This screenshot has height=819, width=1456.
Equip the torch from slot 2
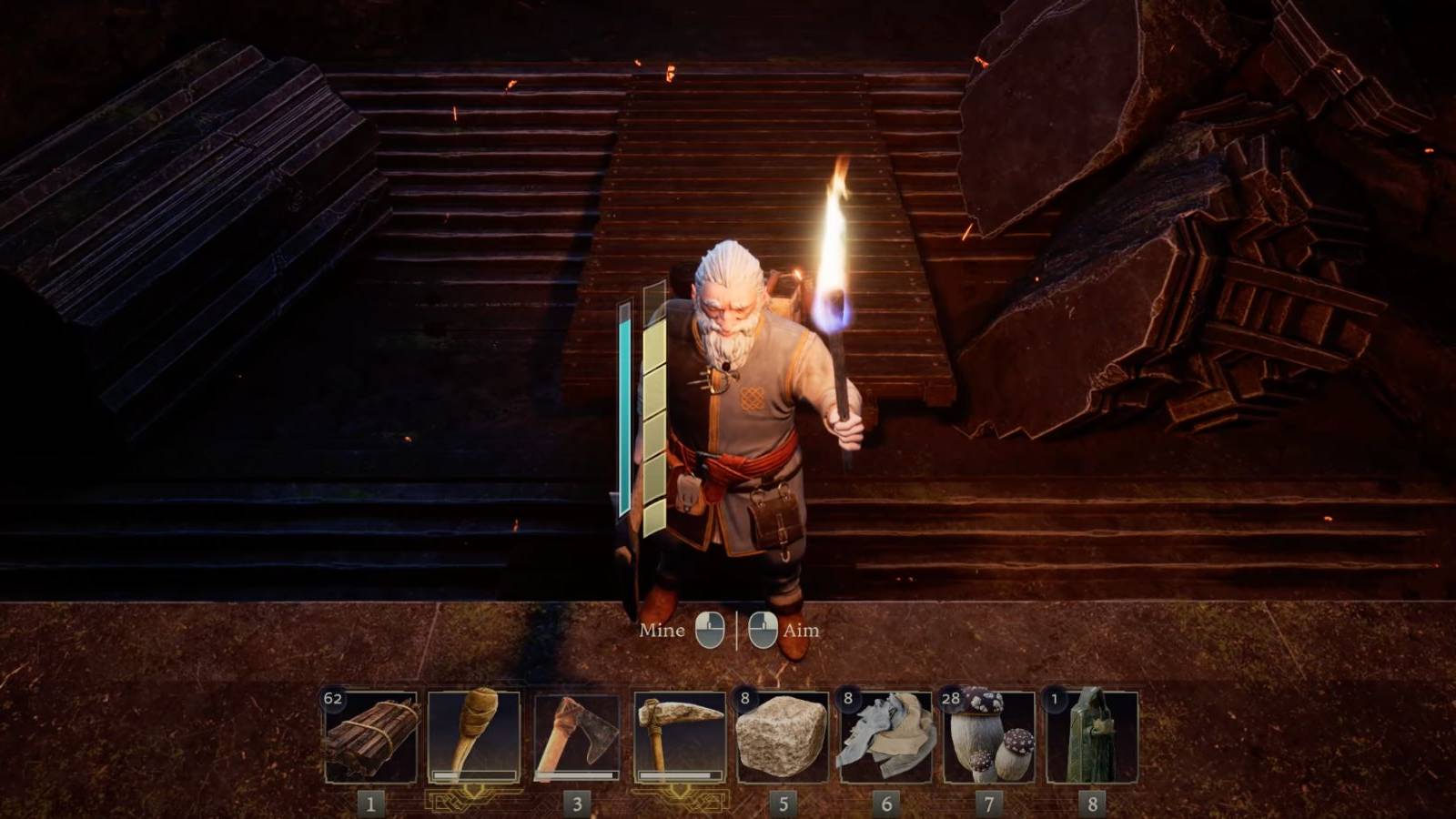coord(473,737)
